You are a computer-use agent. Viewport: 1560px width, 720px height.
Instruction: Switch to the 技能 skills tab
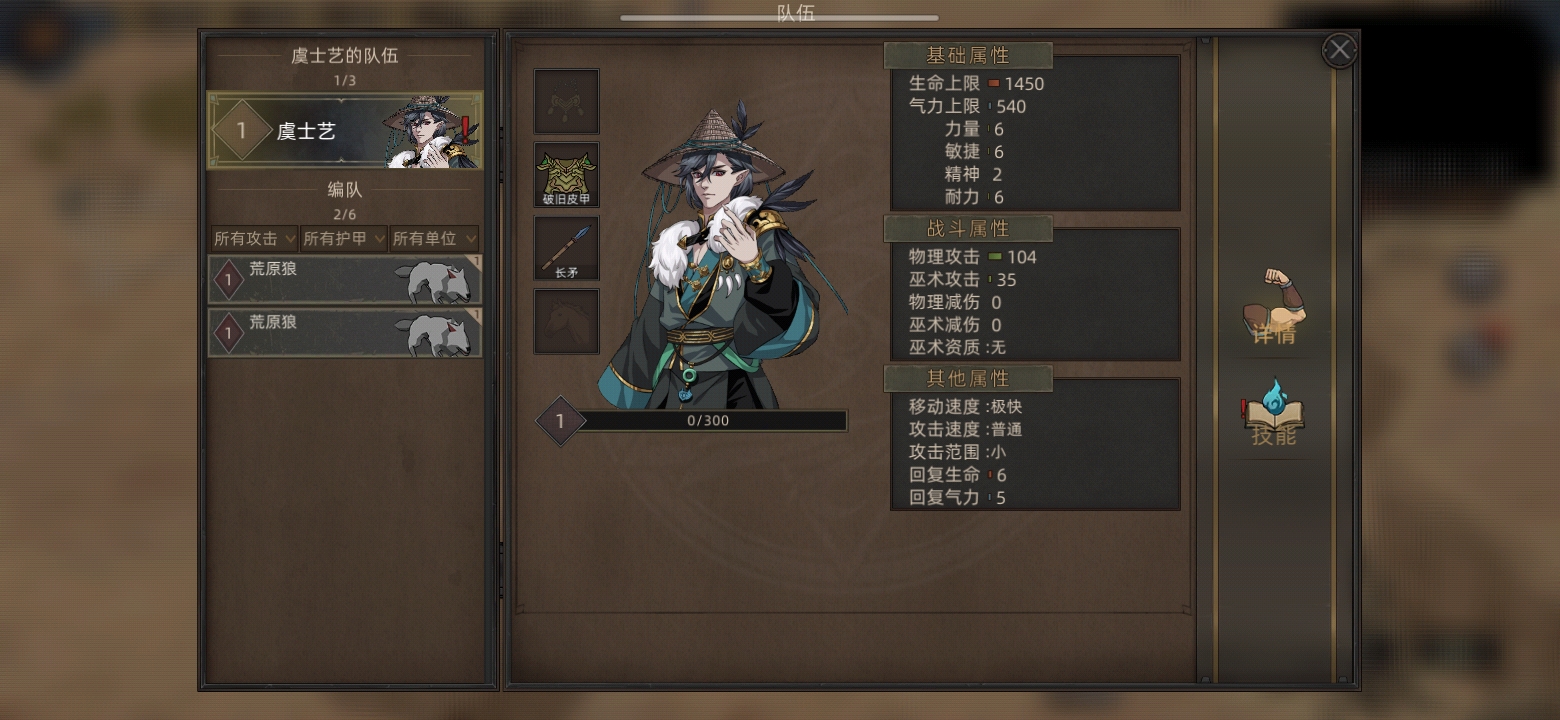[1273, 413]
